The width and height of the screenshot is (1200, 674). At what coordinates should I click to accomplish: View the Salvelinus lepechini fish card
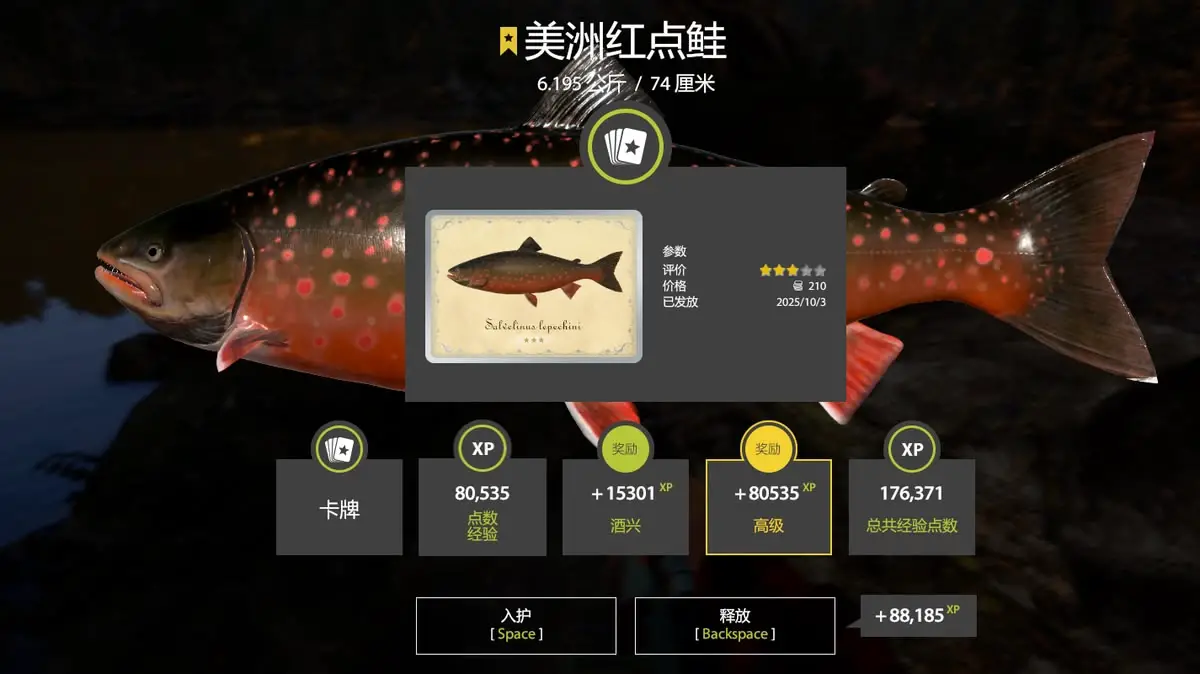coord(534,286)
